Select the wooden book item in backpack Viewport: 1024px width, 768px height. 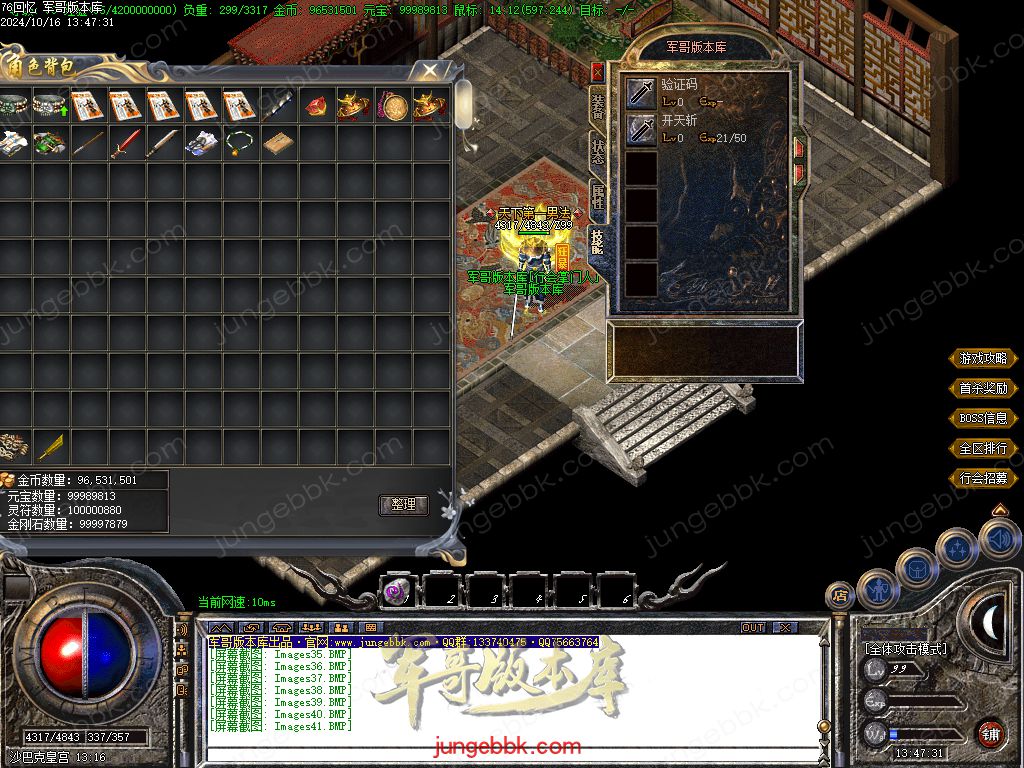pos(277,143)
